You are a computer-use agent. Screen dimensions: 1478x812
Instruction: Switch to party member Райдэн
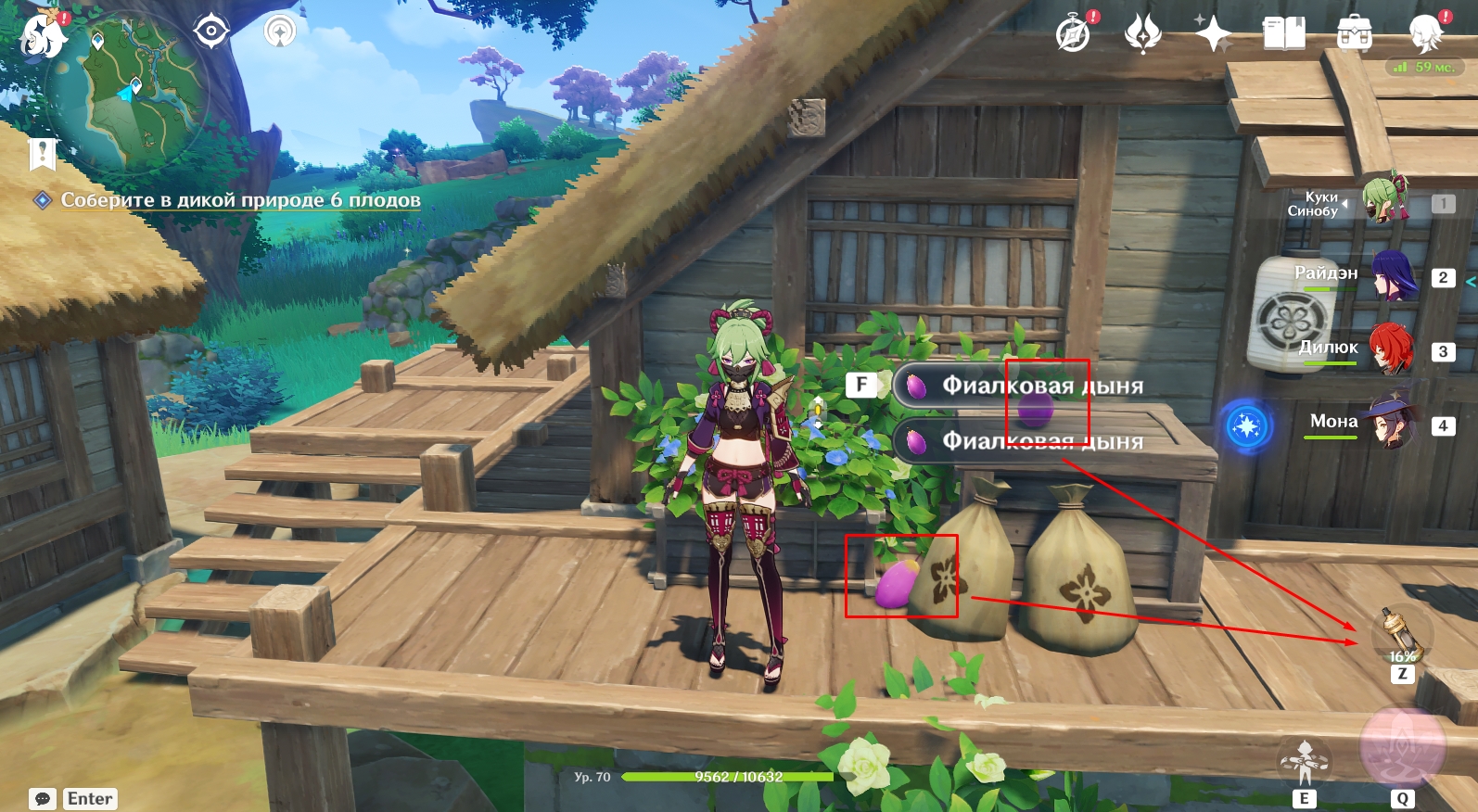1392,275
